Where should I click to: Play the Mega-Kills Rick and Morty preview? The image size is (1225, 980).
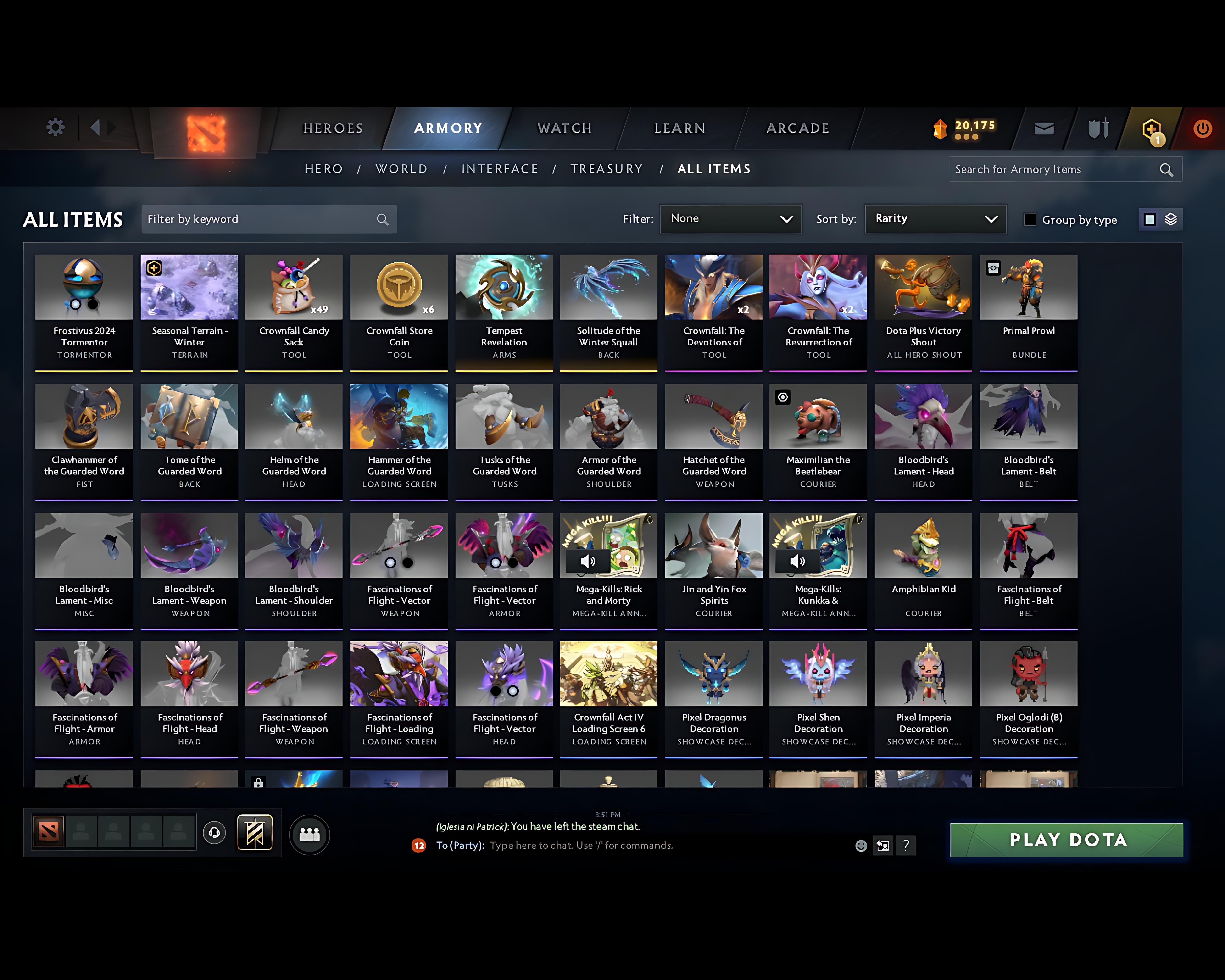coord(588,561)
